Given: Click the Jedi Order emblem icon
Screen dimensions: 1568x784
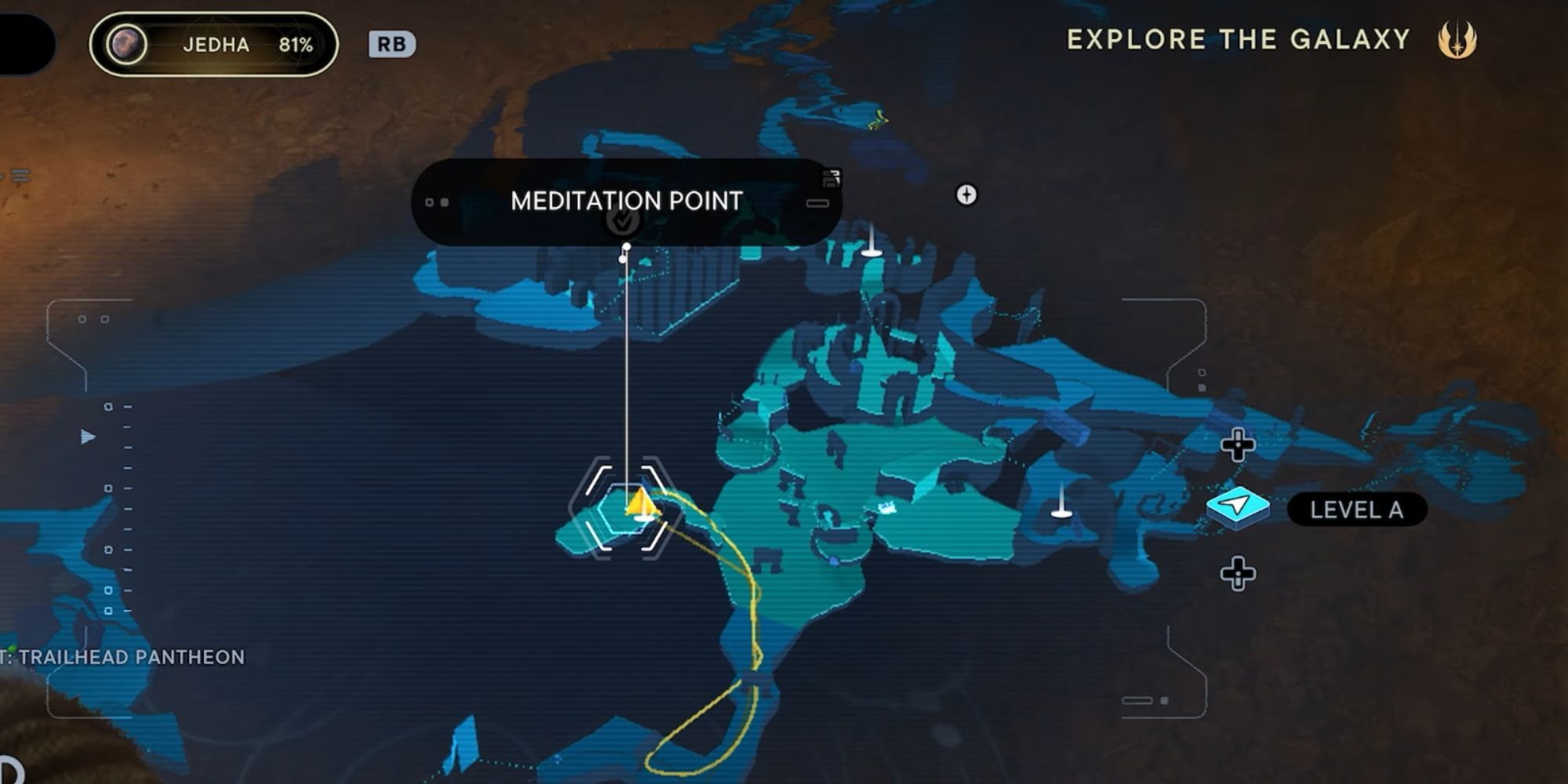Looking at the screenshot, I should click(x=1457, y=39).
